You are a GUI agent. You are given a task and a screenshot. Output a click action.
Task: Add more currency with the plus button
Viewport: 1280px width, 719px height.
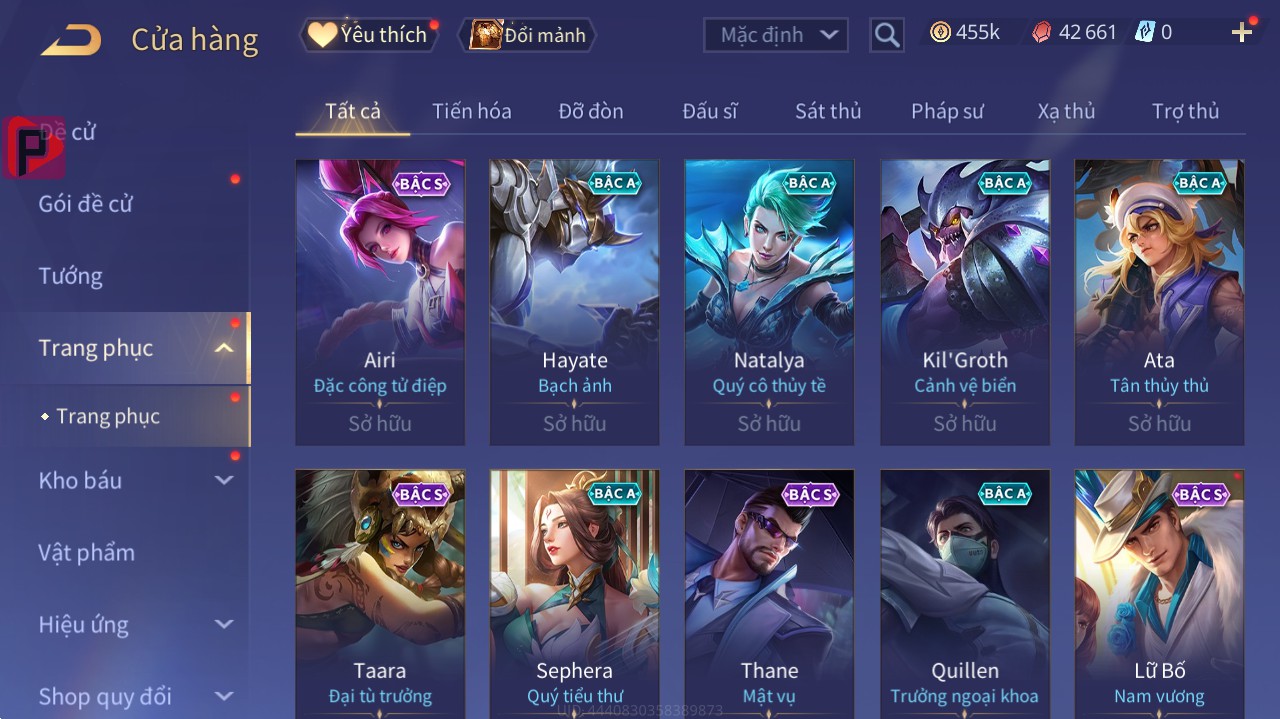pyautogui.click(x=1242, y=33)
